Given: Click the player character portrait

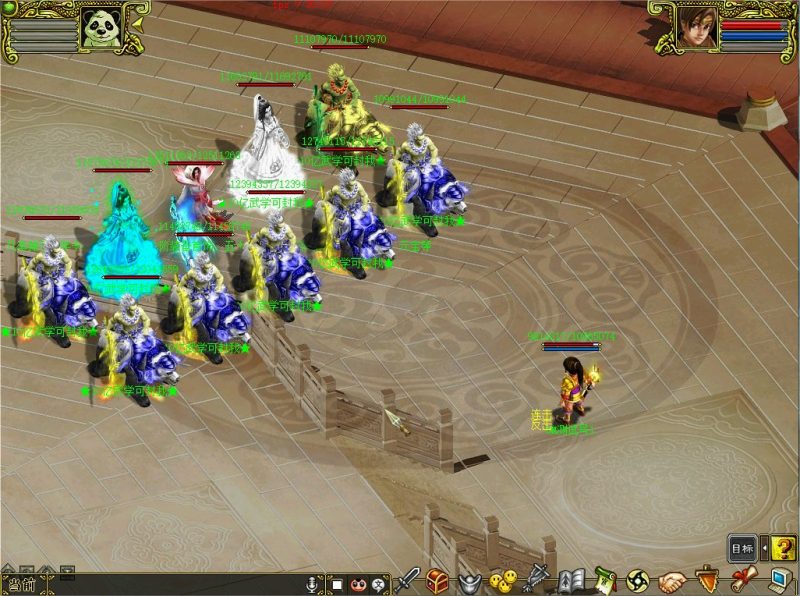Looking at the screenshot, I should 698,26.
